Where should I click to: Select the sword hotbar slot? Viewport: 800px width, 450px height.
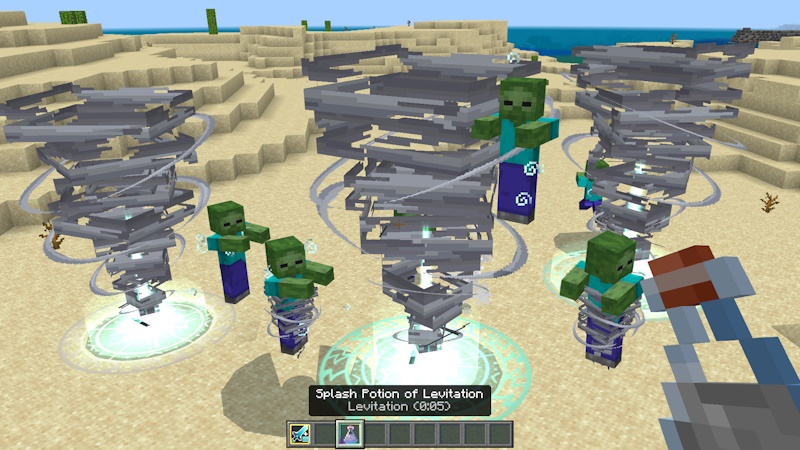300,434
